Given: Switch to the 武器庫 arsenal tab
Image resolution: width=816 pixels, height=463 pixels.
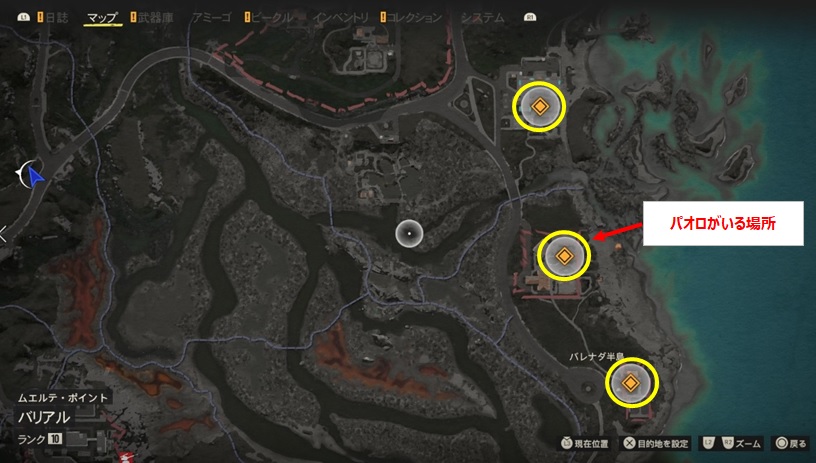Looking at the screenshot, I should 157,17.
